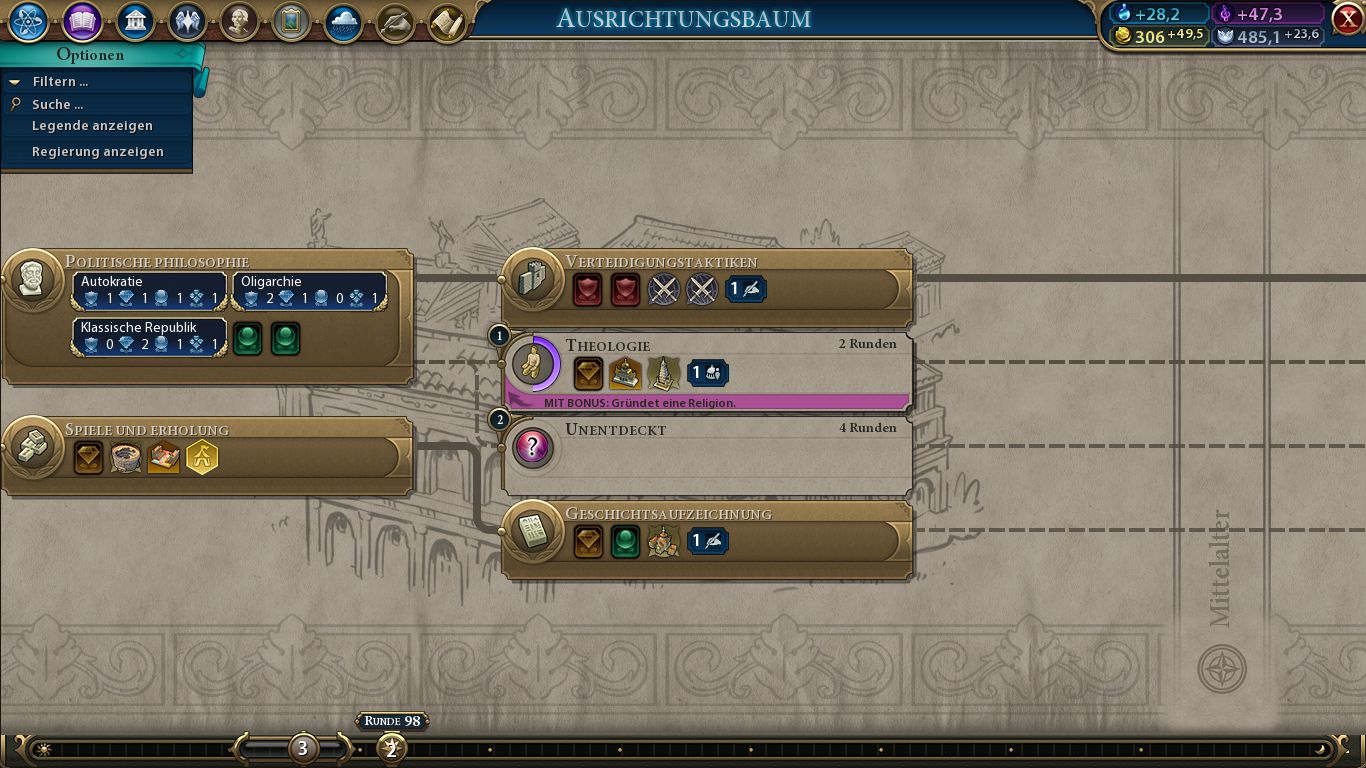Select the Politische Philosophie civic

click(x=157, y=262)
